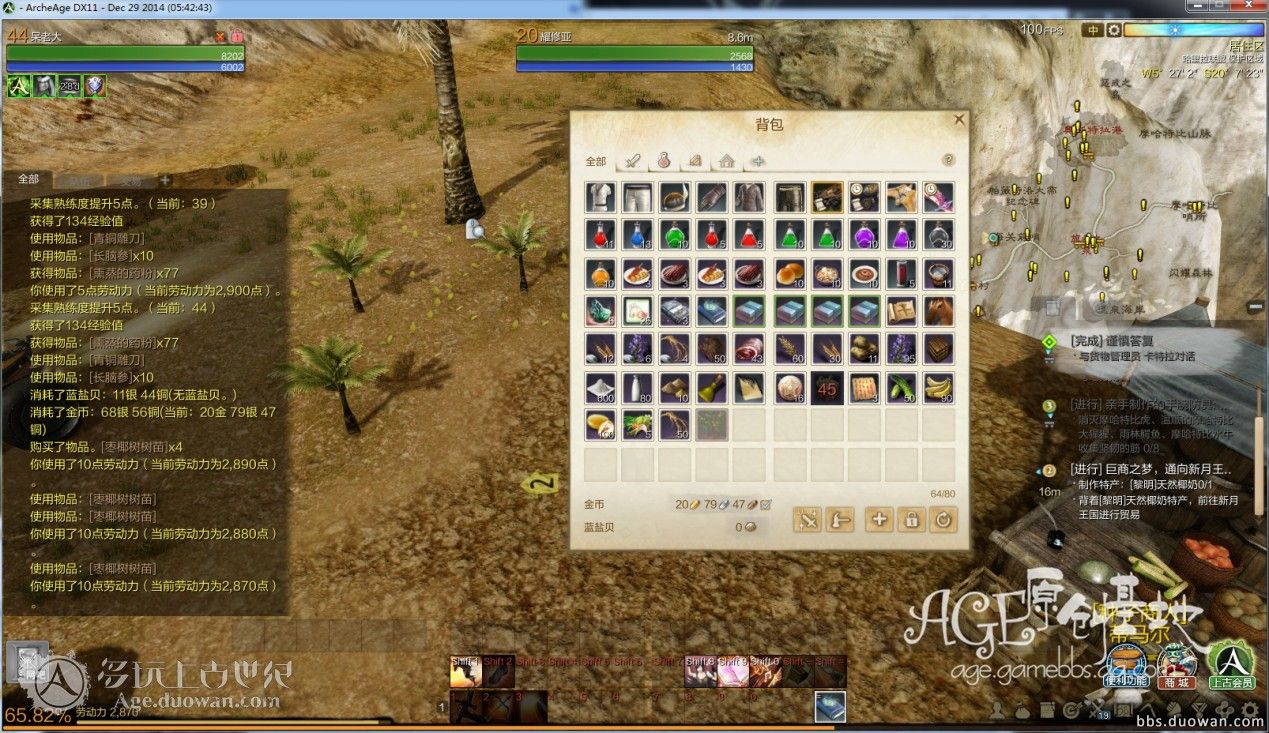Open the inventory help question mark
Screen dimensions: 1269x733
tap(948, 160)
